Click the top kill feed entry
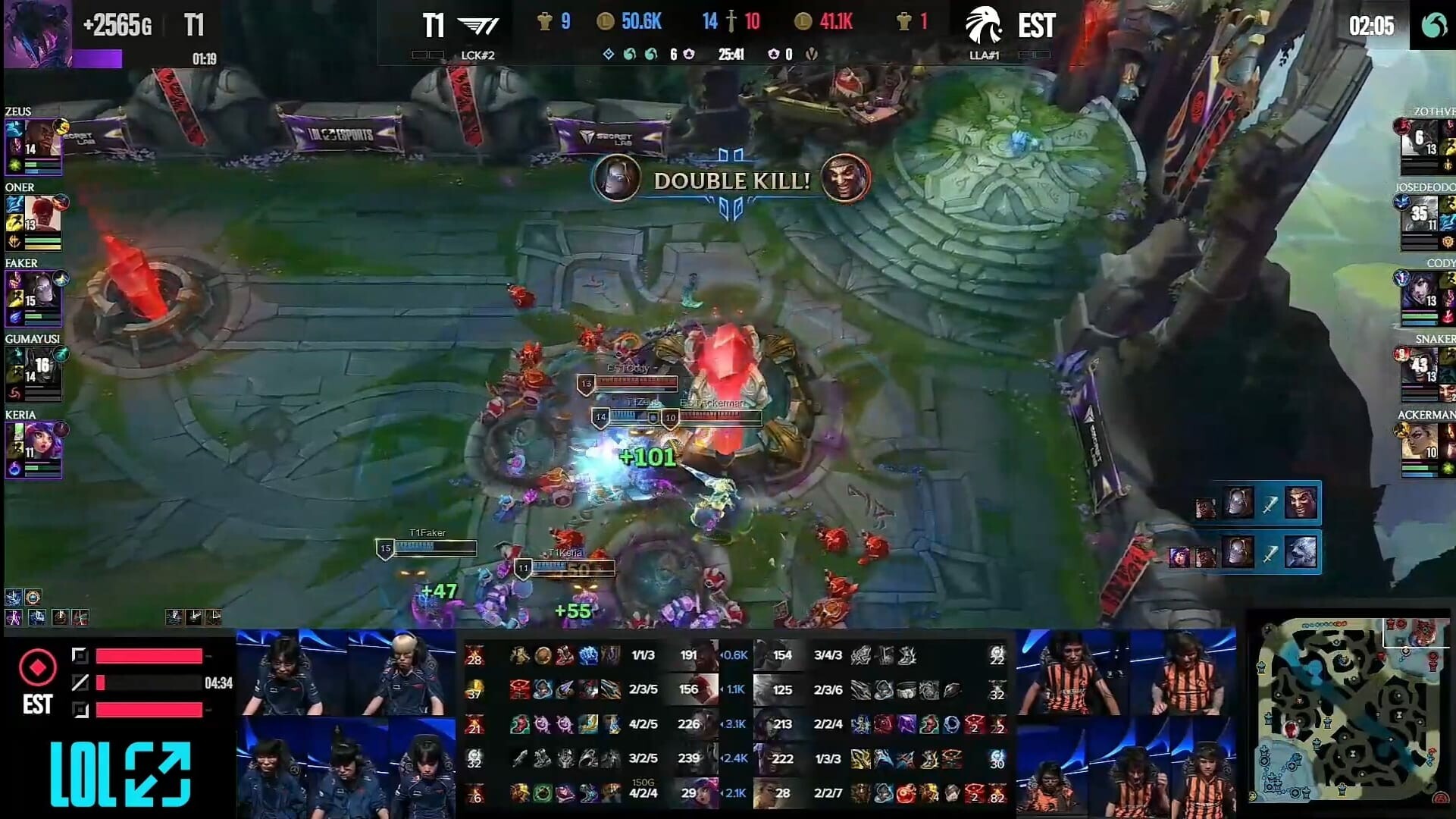 pos(1258,504)
